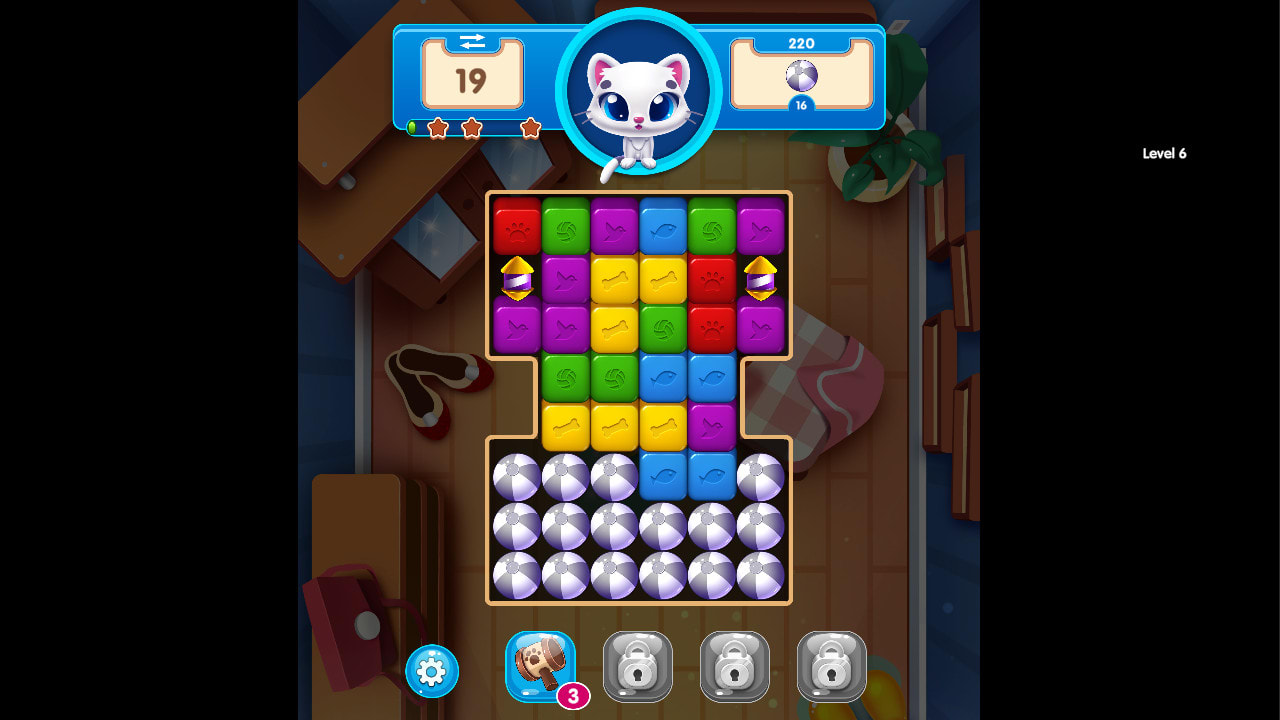Click the Level 6 label
This screenshot has height=720, width=1280.
click(x=1163, y=153)
